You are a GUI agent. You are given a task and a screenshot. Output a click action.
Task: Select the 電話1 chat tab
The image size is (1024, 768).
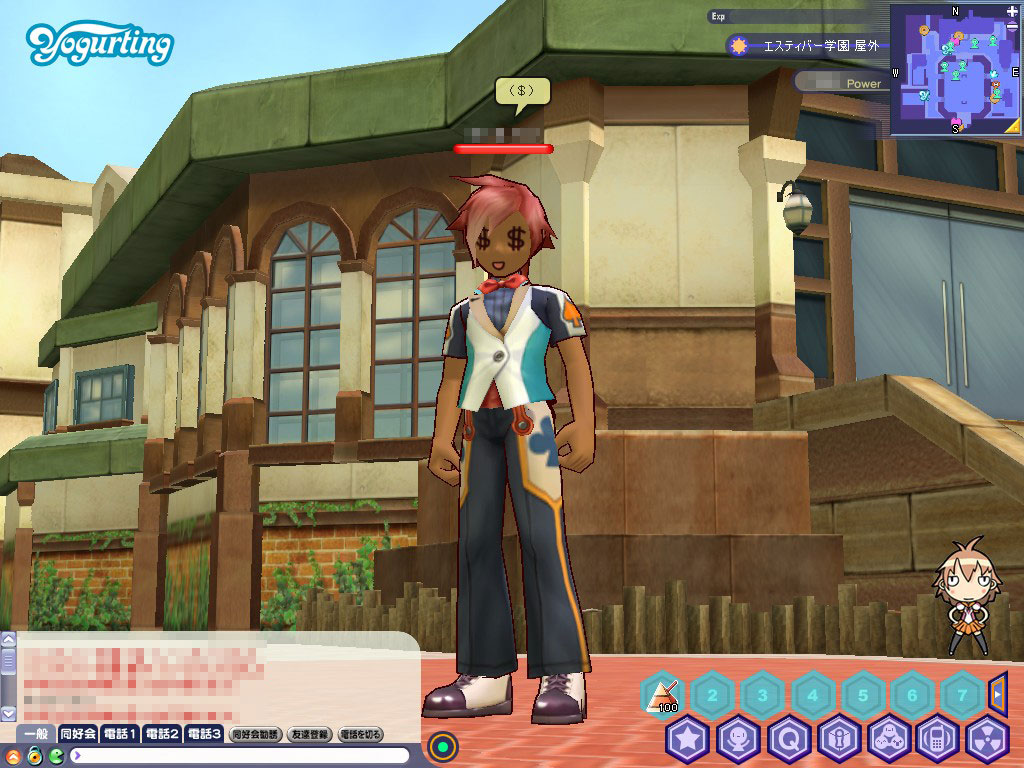[119, 734]
